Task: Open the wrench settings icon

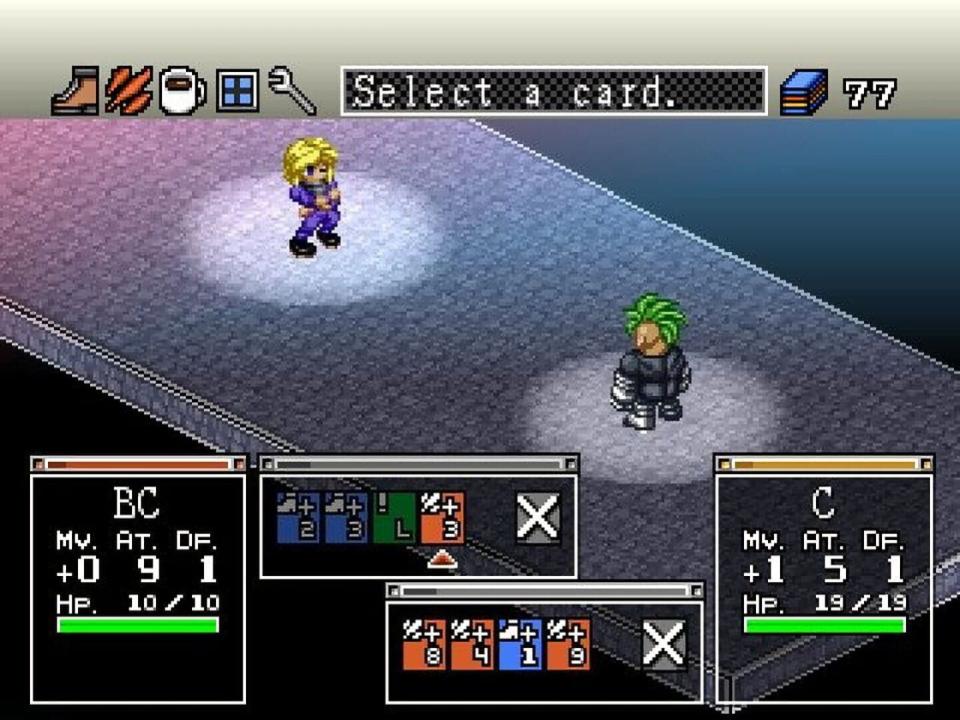Action: tap(292, 92)
